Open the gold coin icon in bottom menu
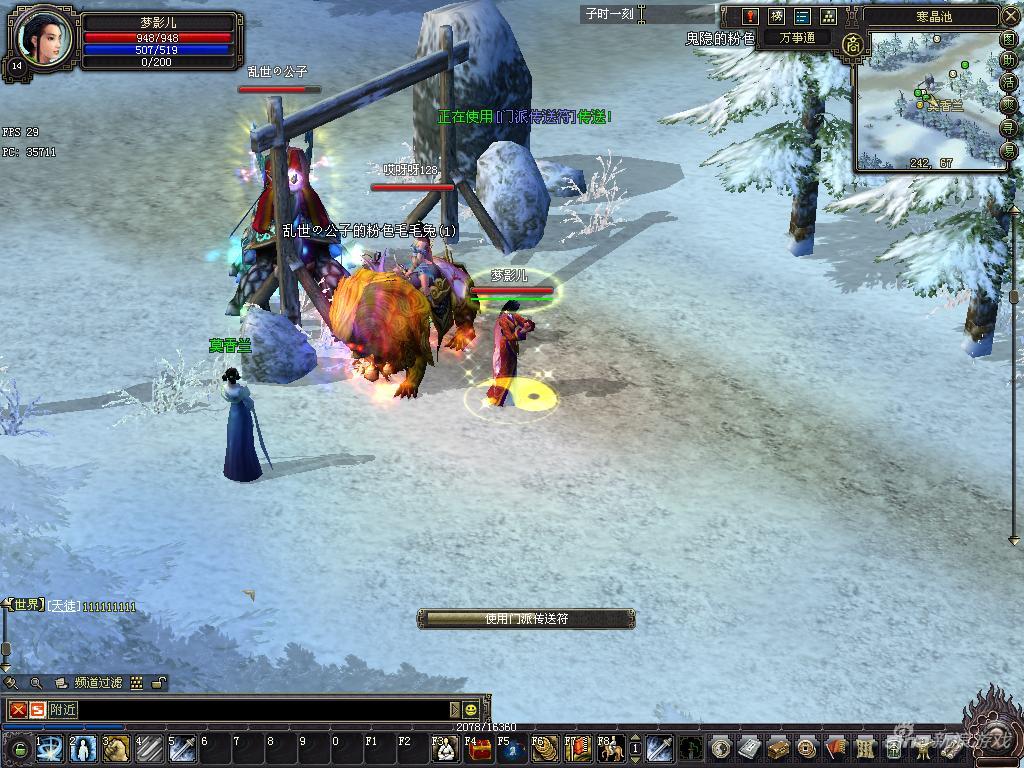The image size is (1024, 768). tap(805, 748)
